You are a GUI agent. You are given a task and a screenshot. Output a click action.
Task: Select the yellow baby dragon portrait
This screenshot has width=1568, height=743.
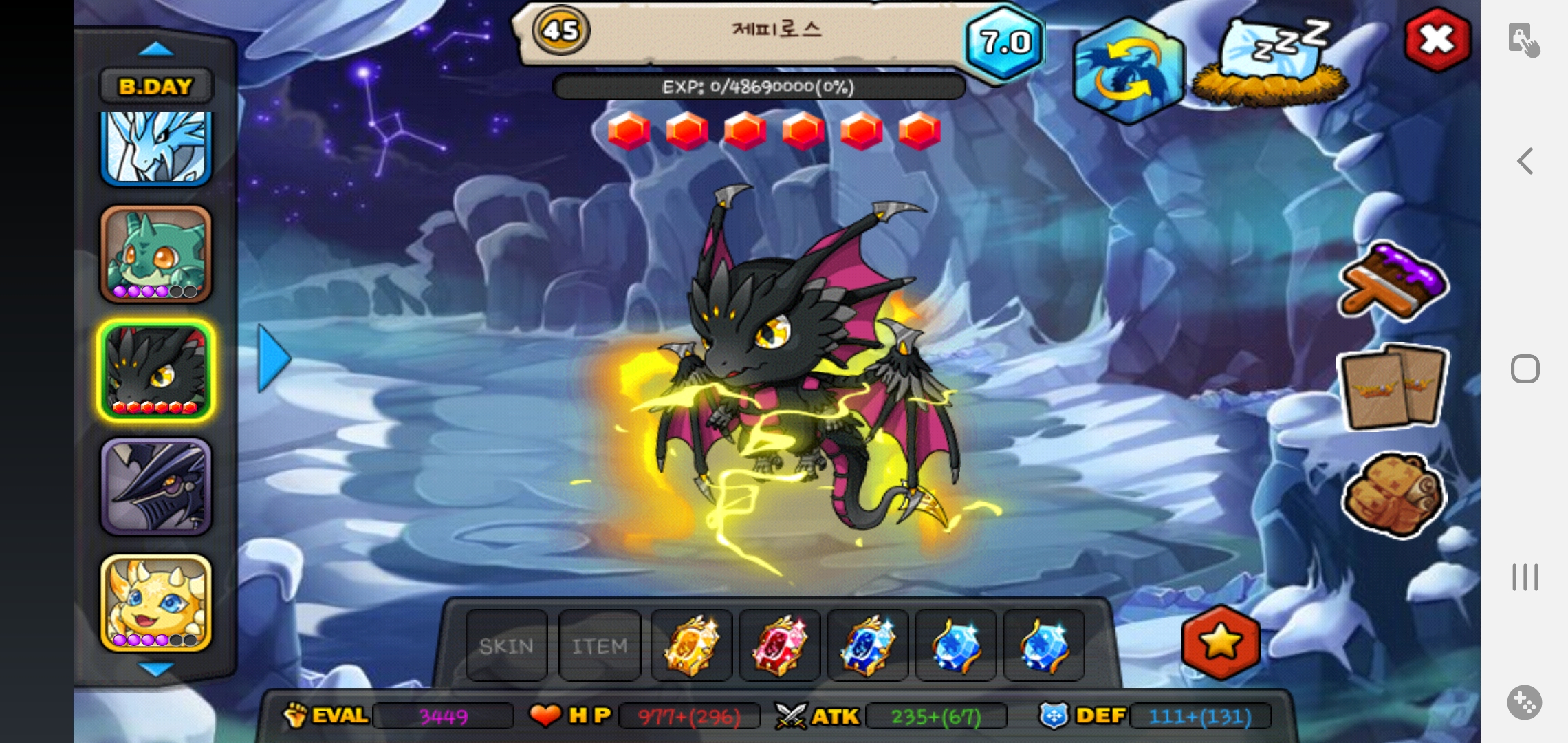click(156, 603)
